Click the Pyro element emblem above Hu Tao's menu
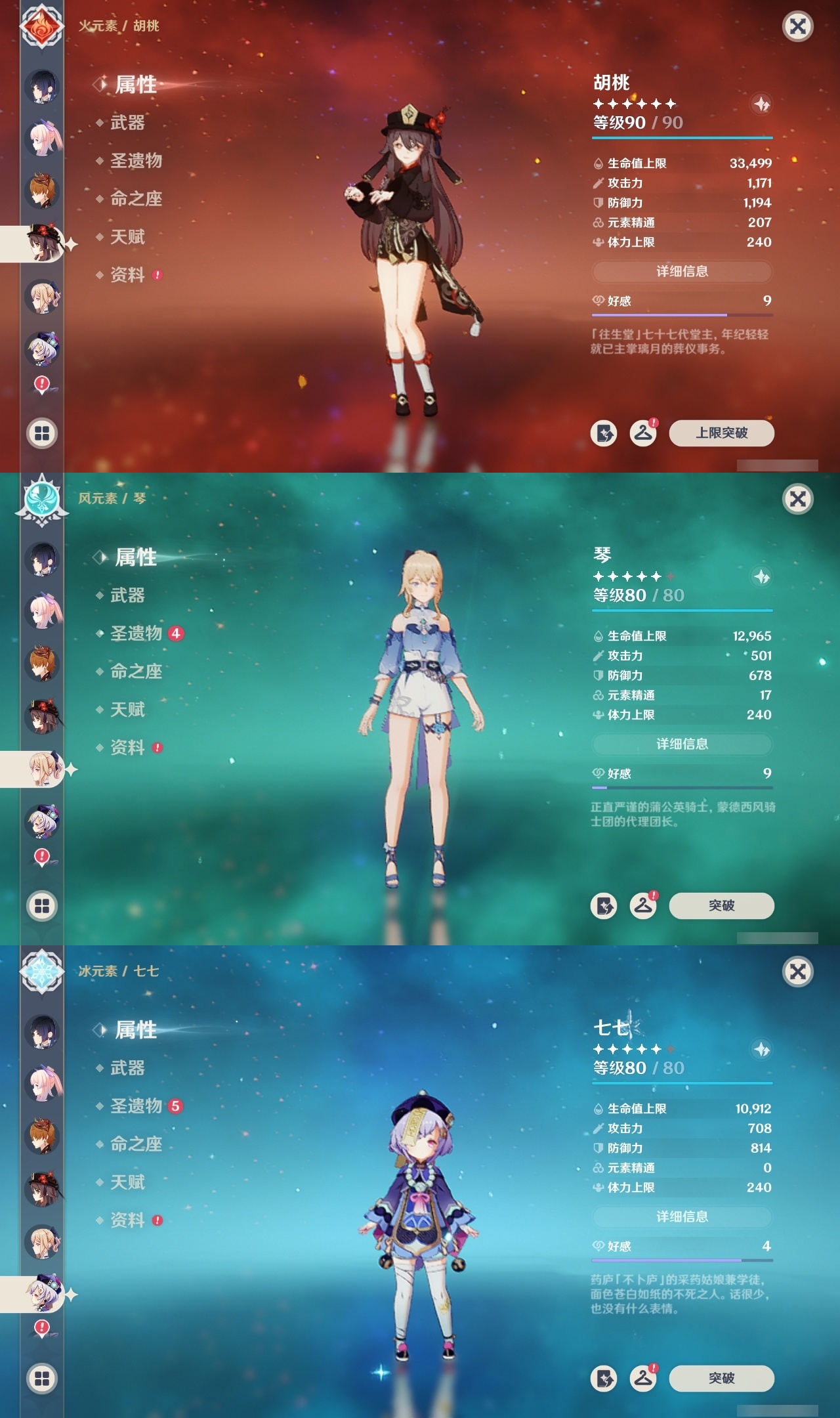Image resolution: width=840 pixels, height=1418 pixels. tap(41, 26)
